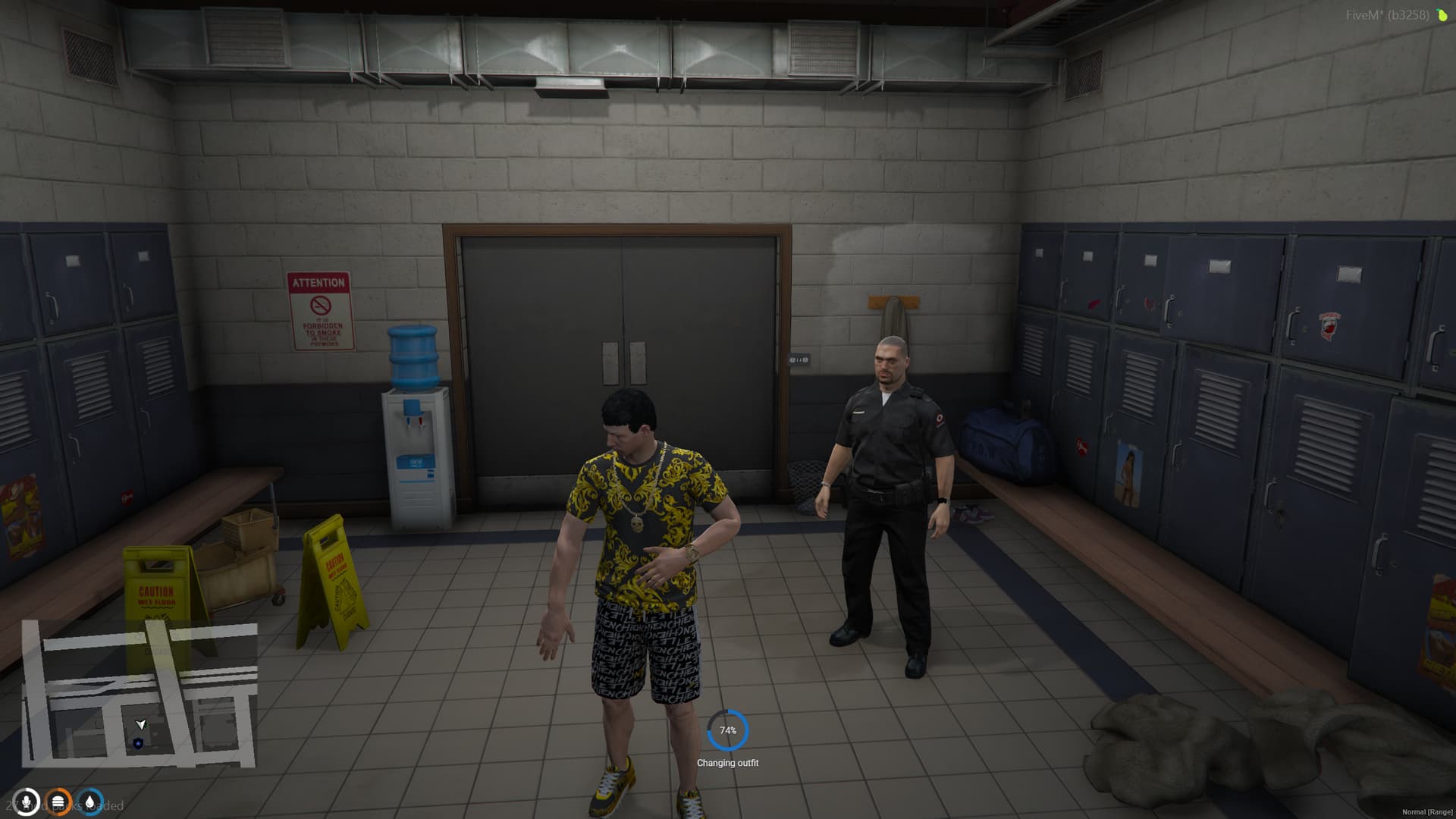Click the white player arrow on the minimap
Viewport: 1456px width, 819px height.
[140, 724]
